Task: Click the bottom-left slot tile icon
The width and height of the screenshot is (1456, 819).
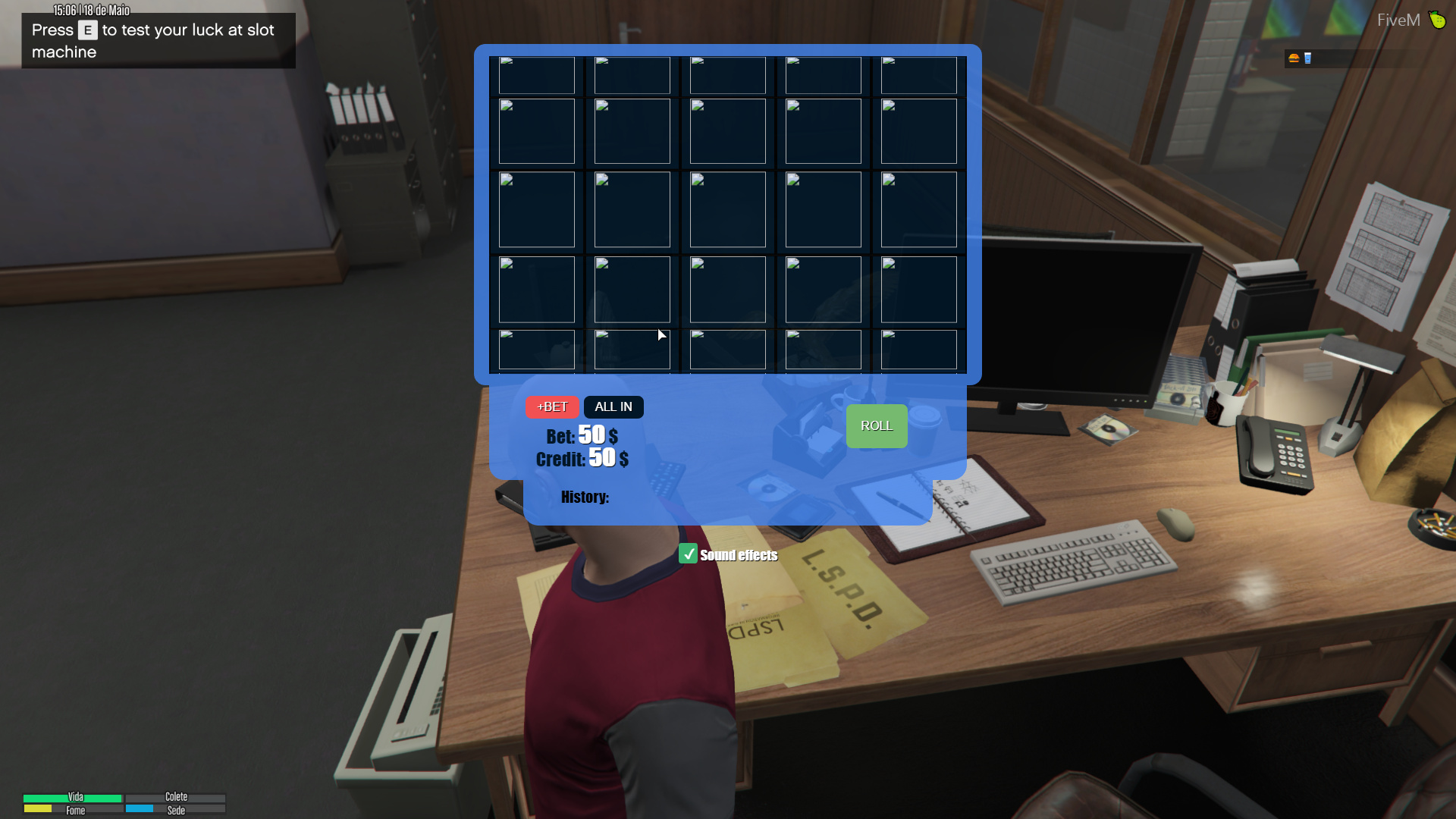Action: coord(536,350)
